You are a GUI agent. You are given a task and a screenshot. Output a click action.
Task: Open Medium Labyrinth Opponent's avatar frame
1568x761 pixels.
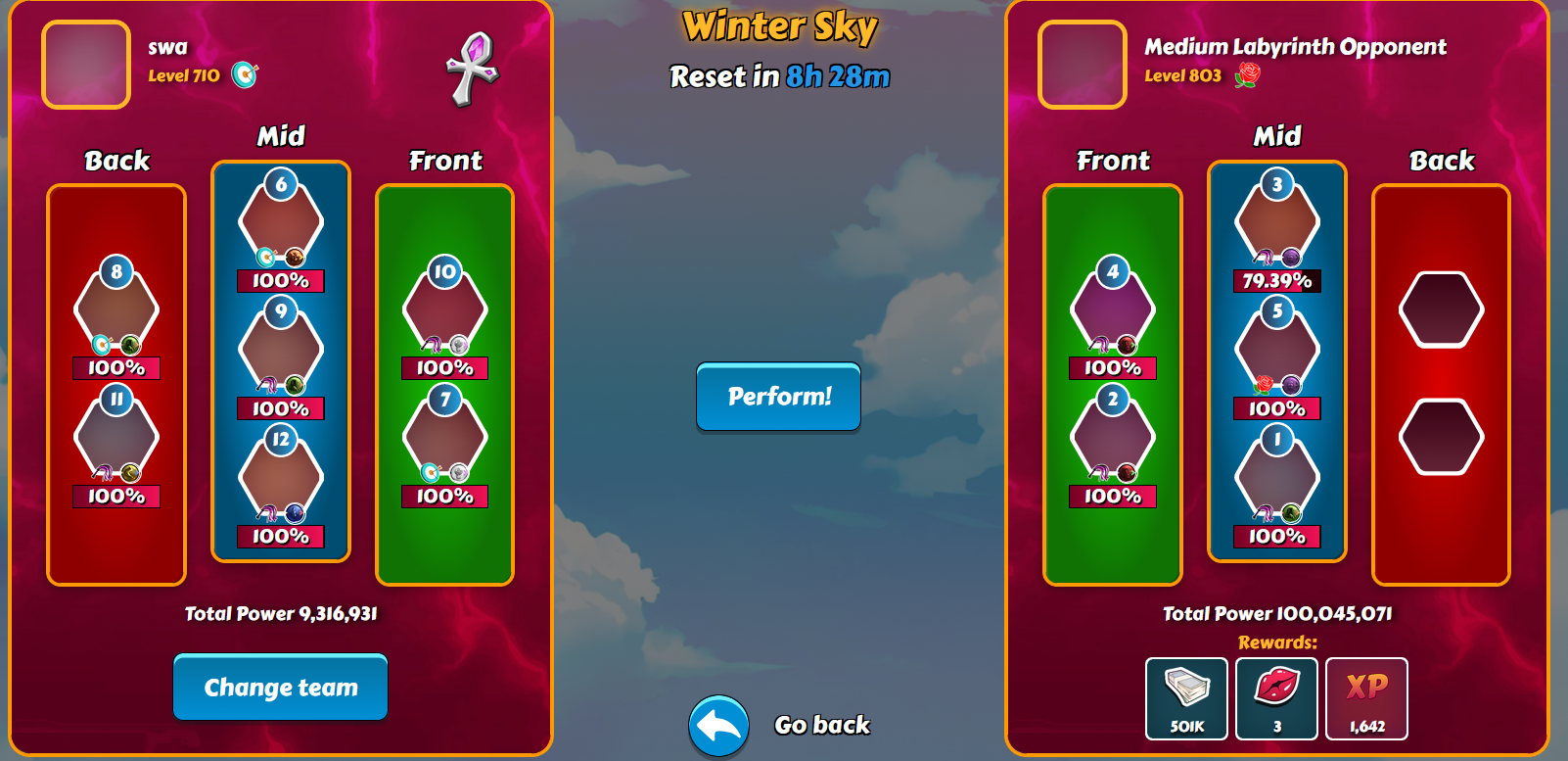1083,65
